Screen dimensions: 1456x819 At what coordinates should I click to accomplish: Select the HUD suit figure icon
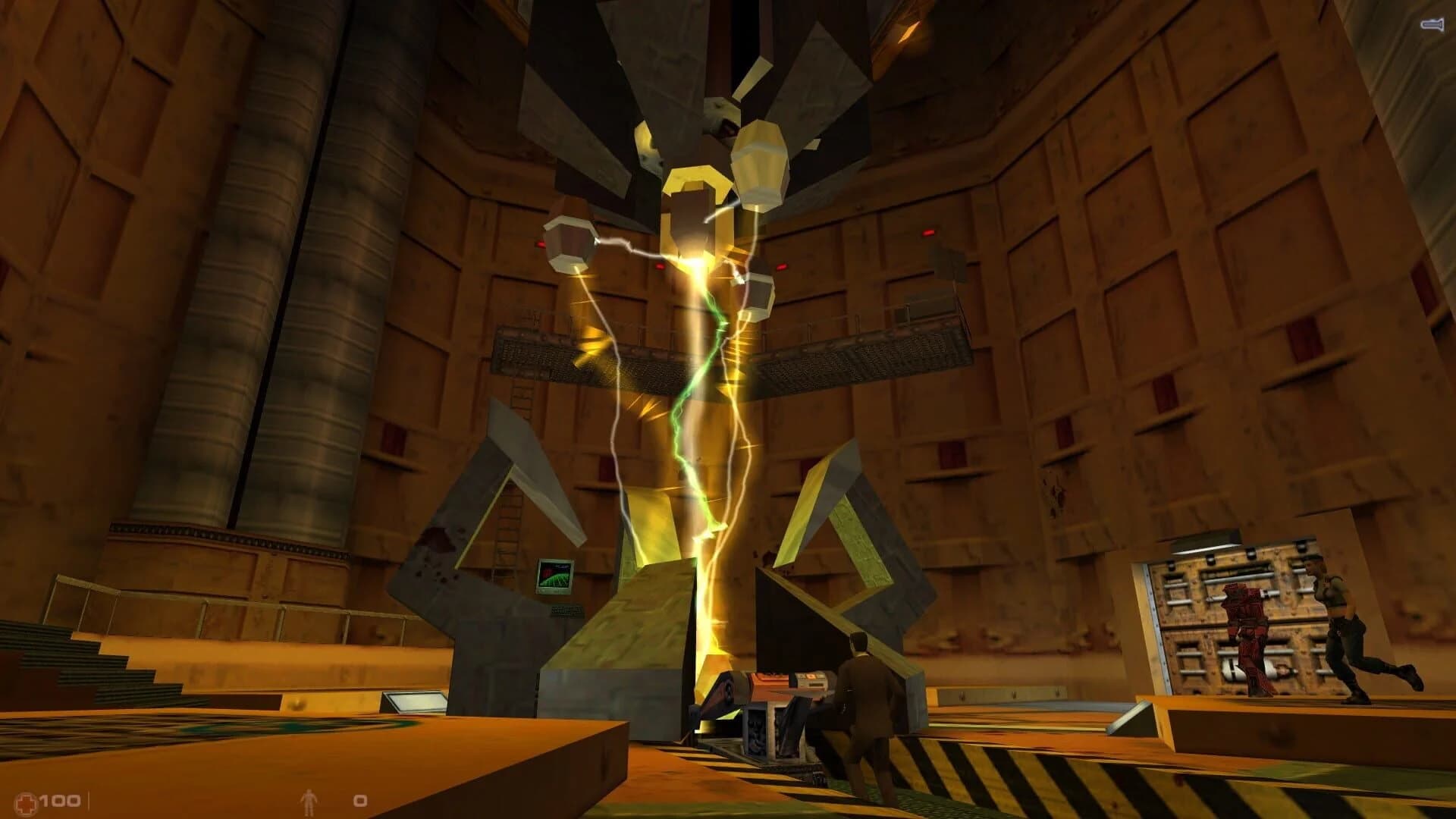tap(307, 800)
